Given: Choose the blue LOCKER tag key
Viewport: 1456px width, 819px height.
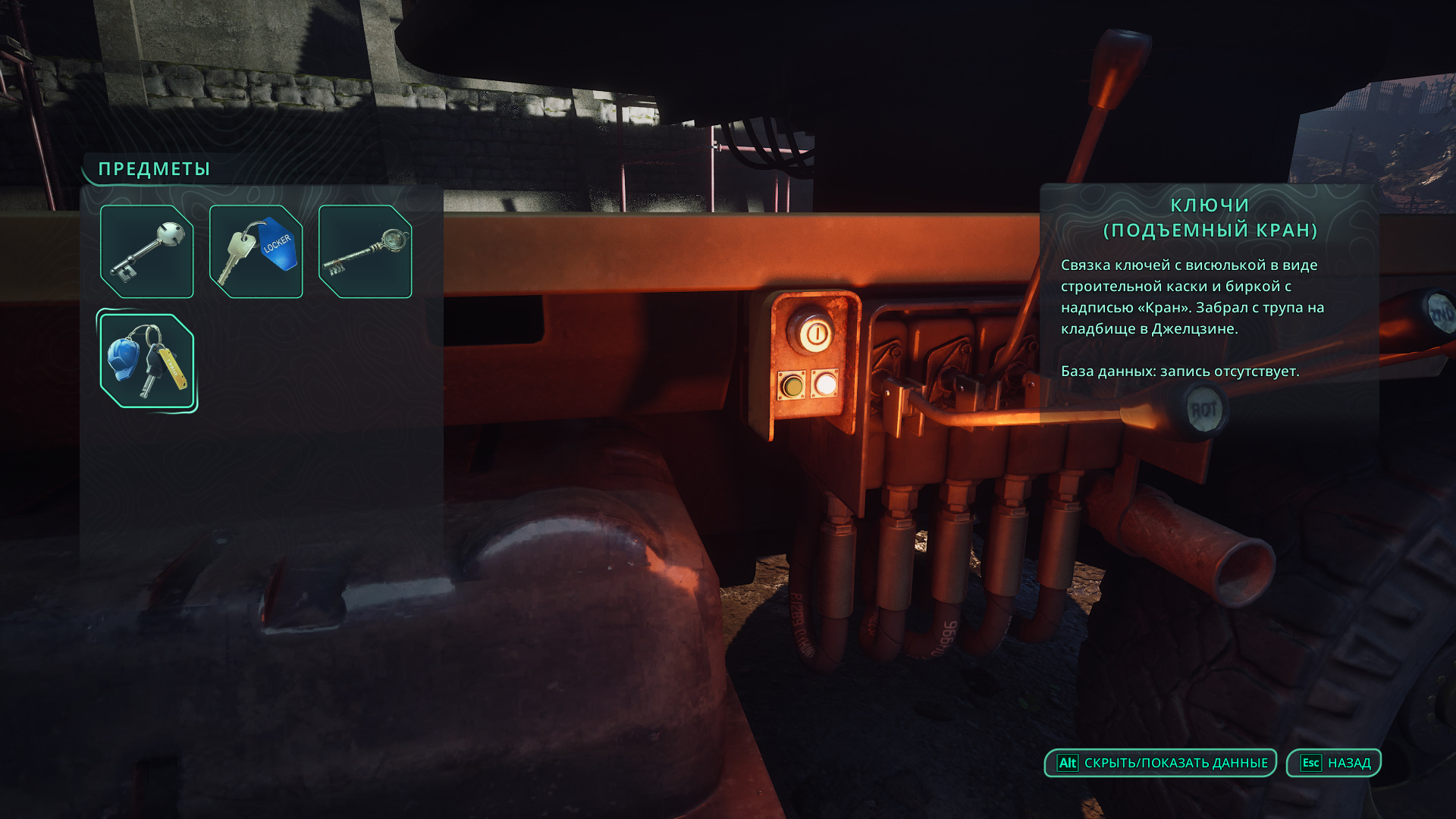Looking at the screenshot, I should click(x=256, y=251).
